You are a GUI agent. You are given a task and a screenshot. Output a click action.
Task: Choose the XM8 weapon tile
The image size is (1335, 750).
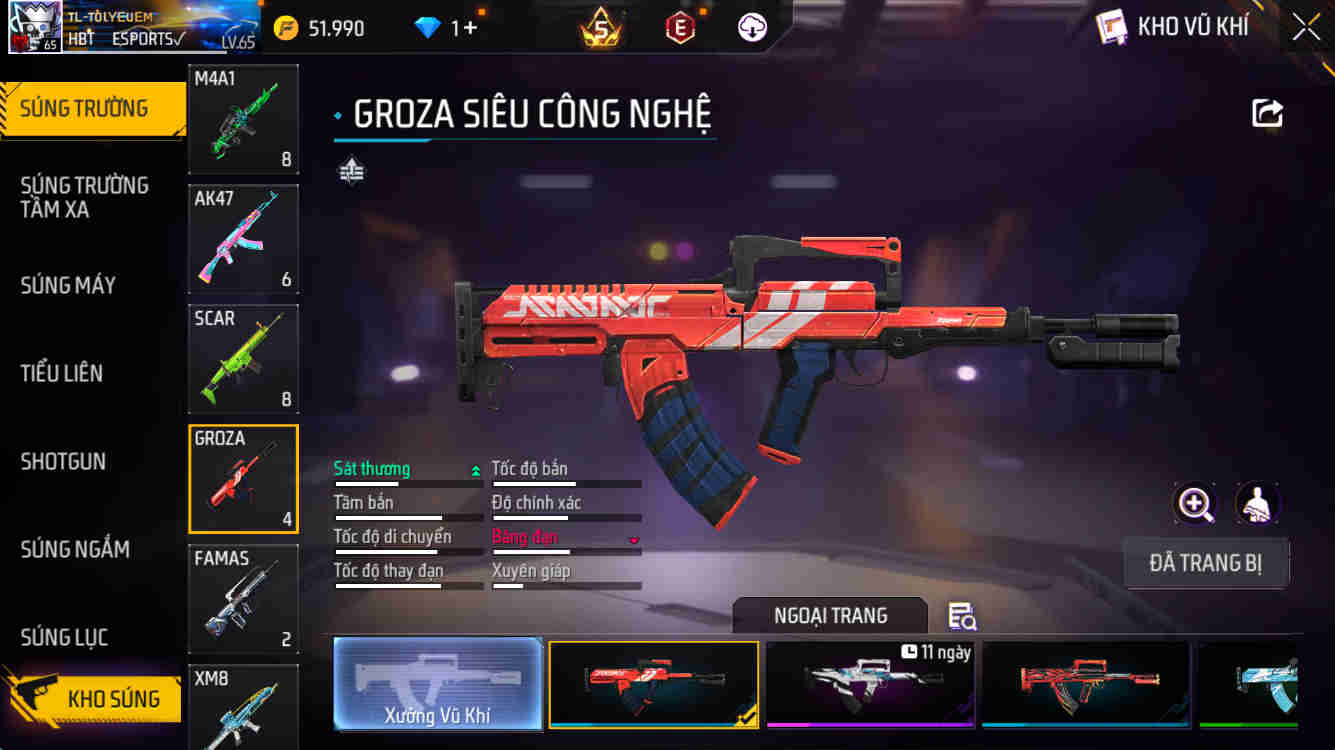pyautogui.click(x=243, y=705)
